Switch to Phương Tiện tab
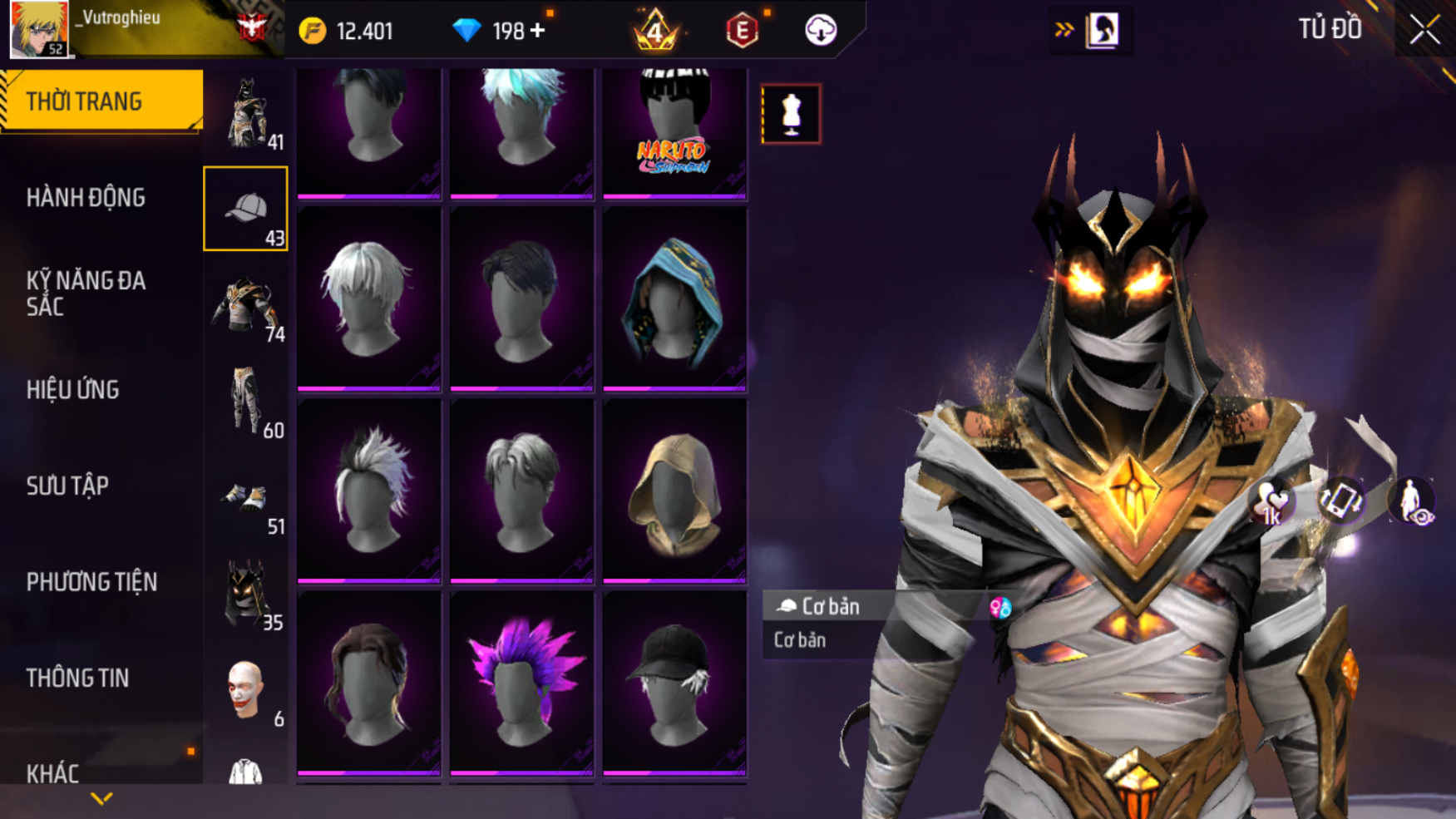The image size is (1456, 819). pos(91,582)
